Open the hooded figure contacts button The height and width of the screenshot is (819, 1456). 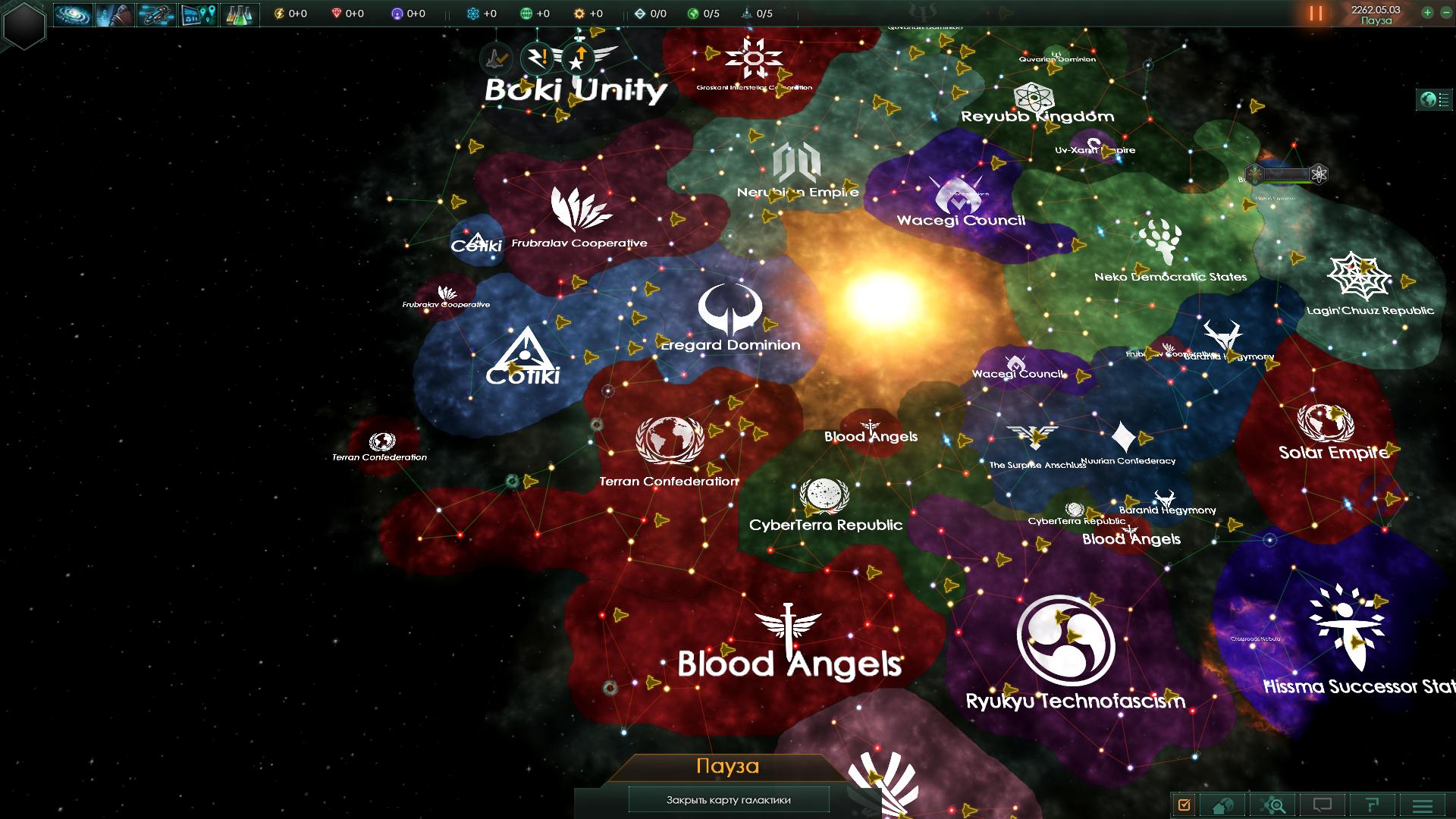pos(115,14)
